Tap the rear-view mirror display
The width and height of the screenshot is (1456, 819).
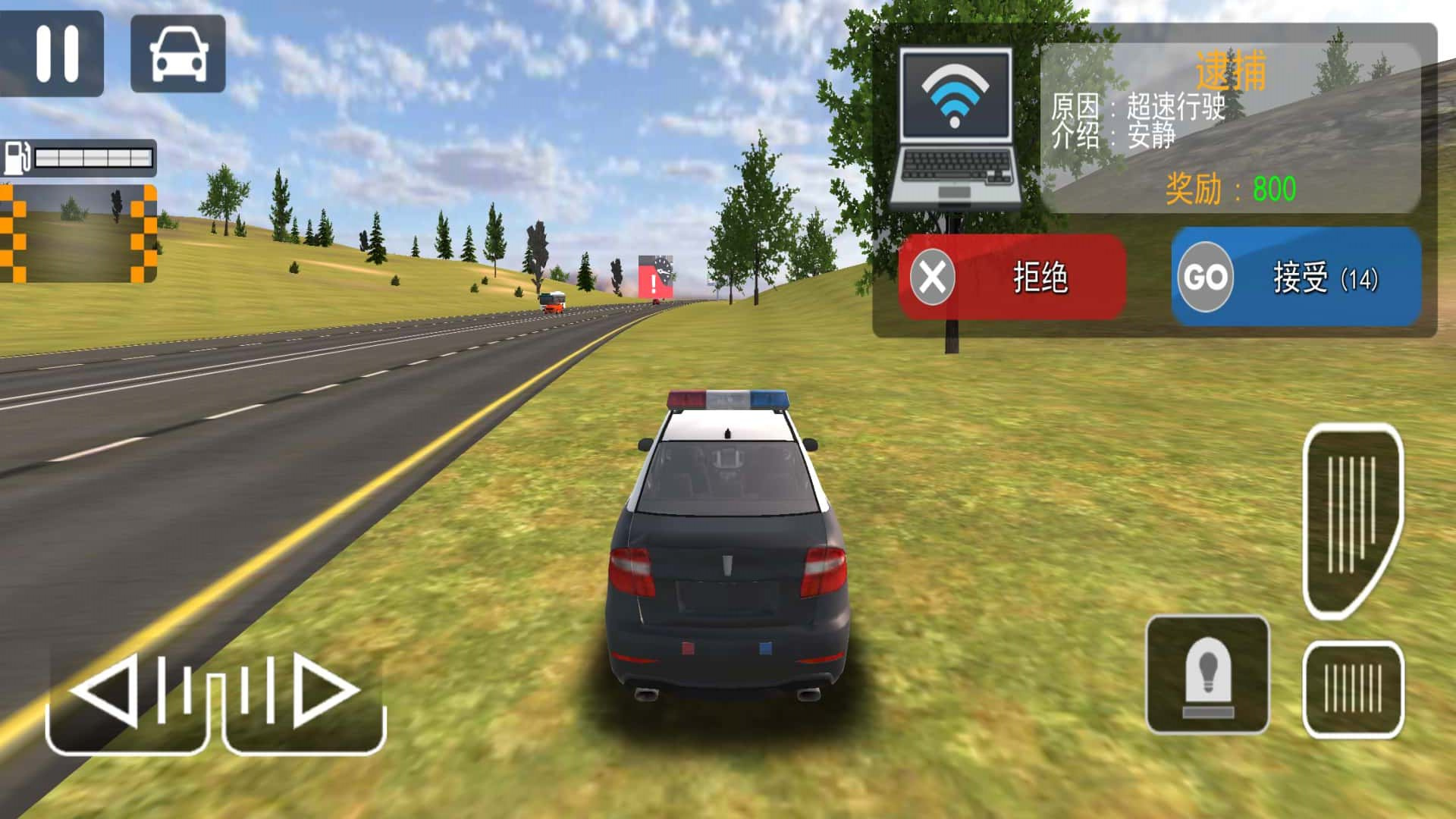tap(79, 234)
